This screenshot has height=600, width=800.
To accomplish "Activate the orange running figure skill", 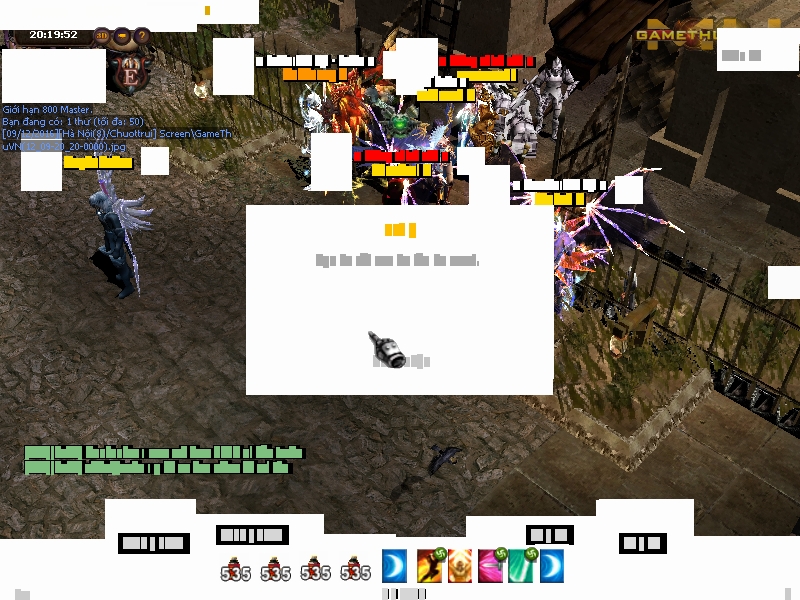I will [x=430, y=565].
